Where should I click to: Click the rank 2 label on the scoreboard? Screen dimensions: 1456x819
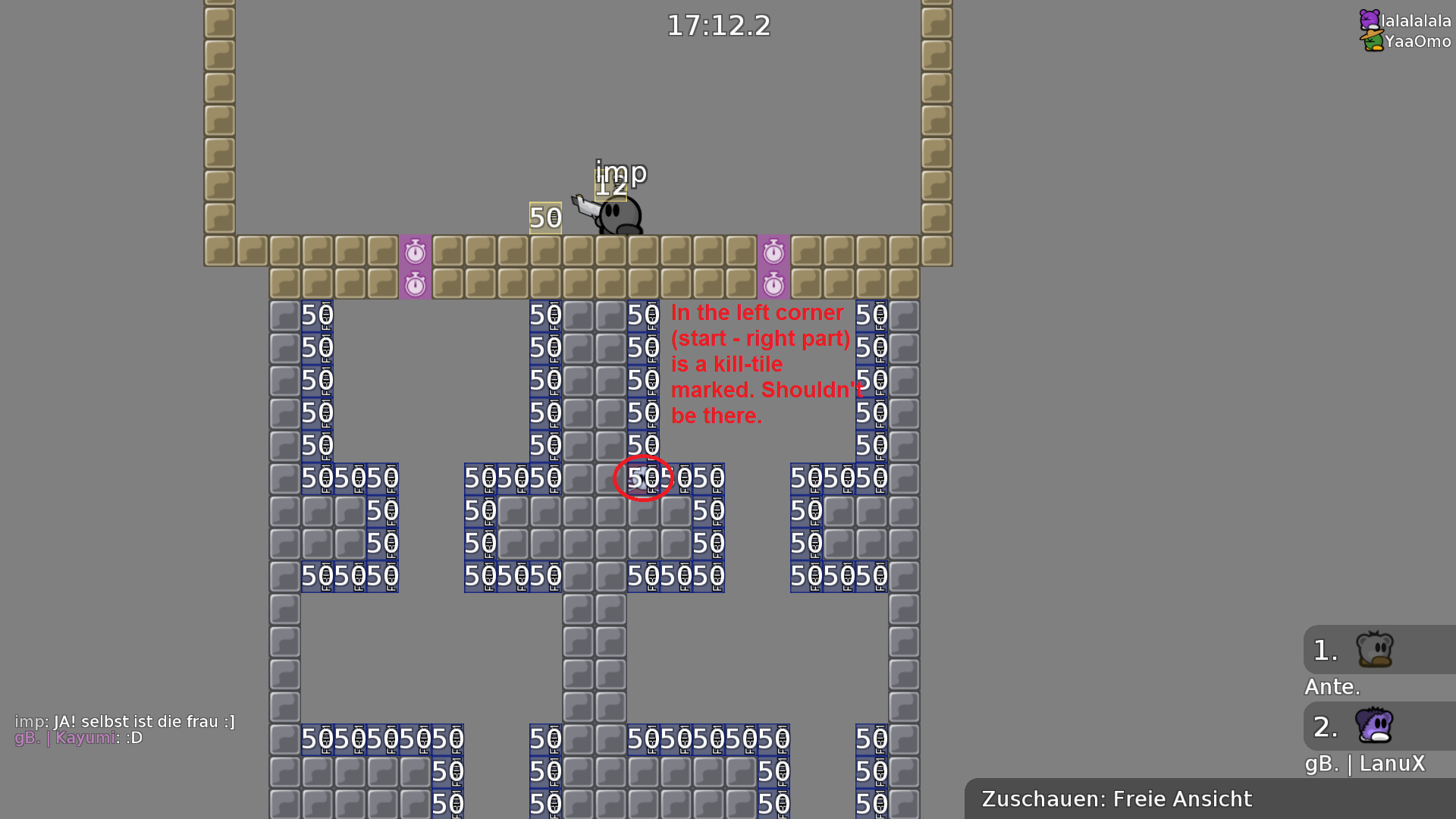coord(1324,728)
